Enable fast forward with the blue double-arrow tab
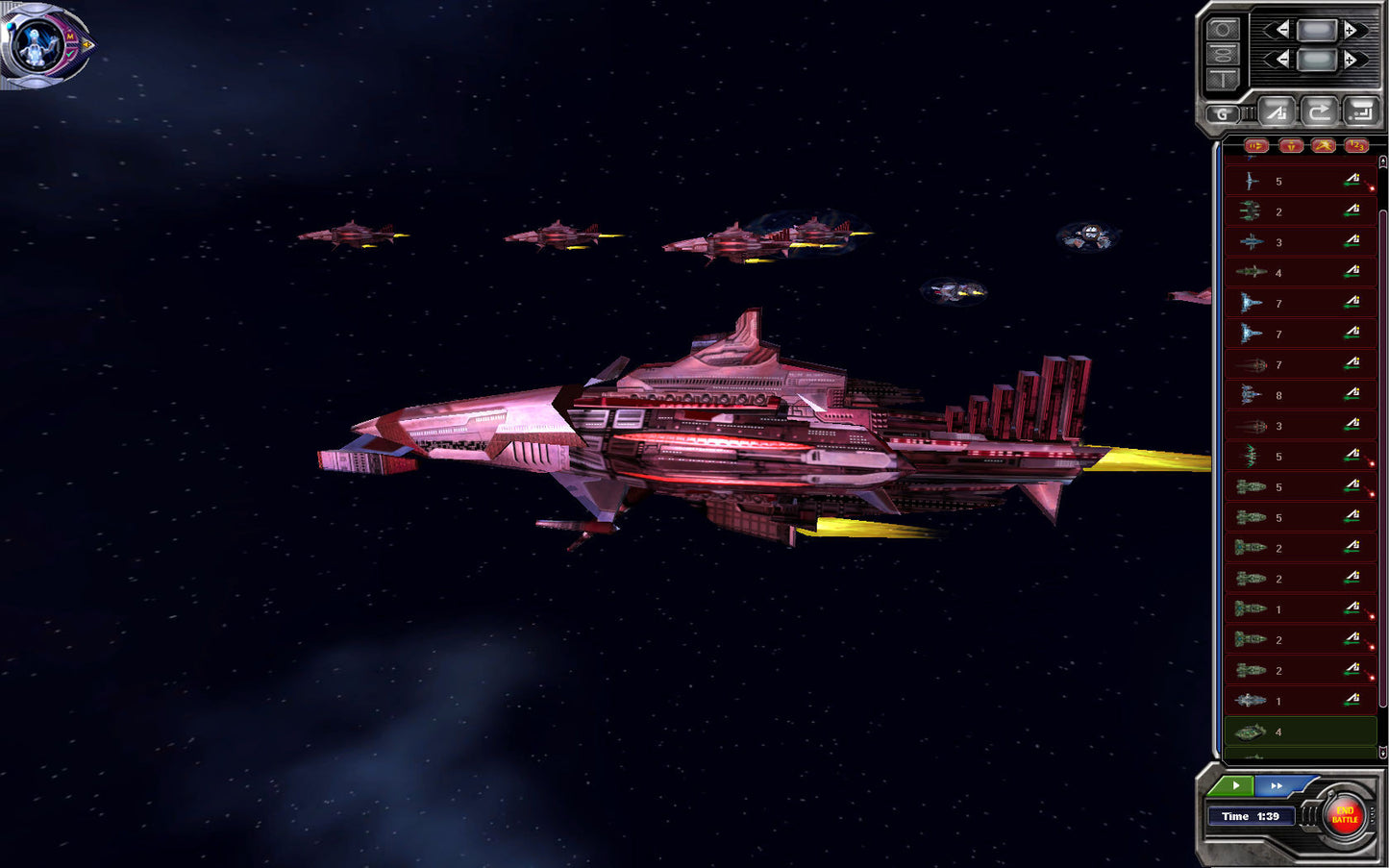1389x868 pixels. [x=1276, y=786]
